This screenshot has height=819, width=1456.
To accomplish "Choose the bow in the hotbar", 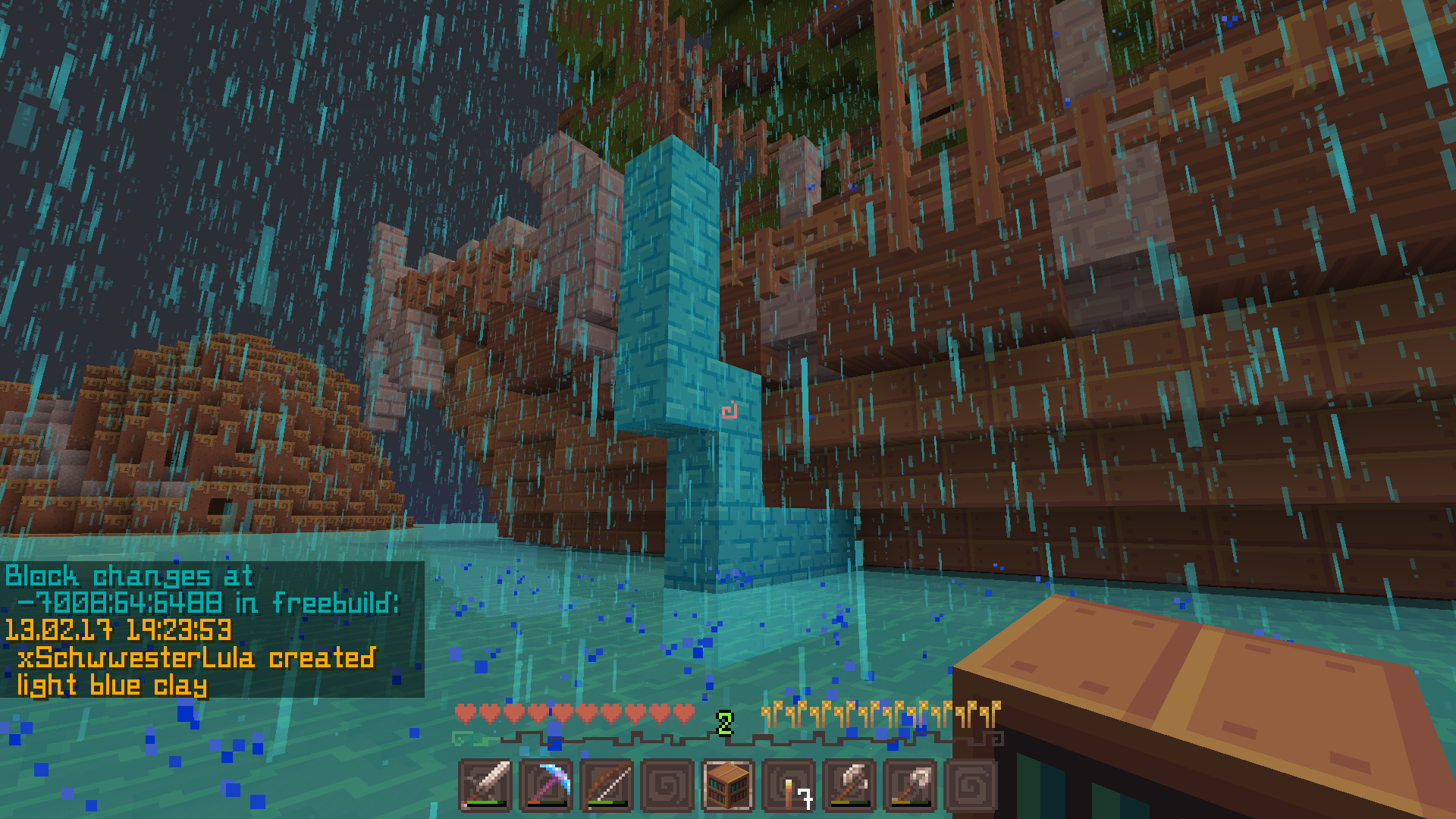I will (607, 785).
